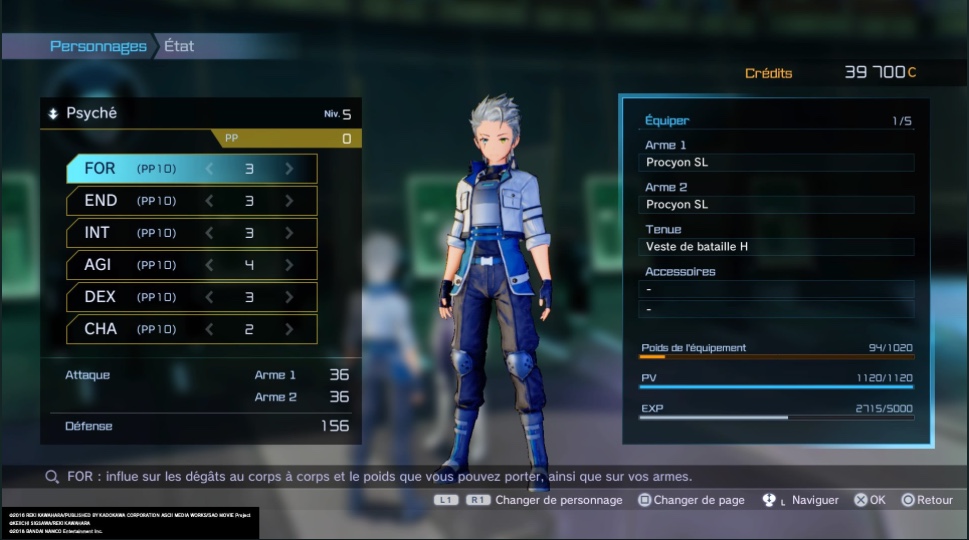The width and height of the screenshot is (969, 540).
Task: Decrease AGI with the left arrow
Action: [210, 265]
